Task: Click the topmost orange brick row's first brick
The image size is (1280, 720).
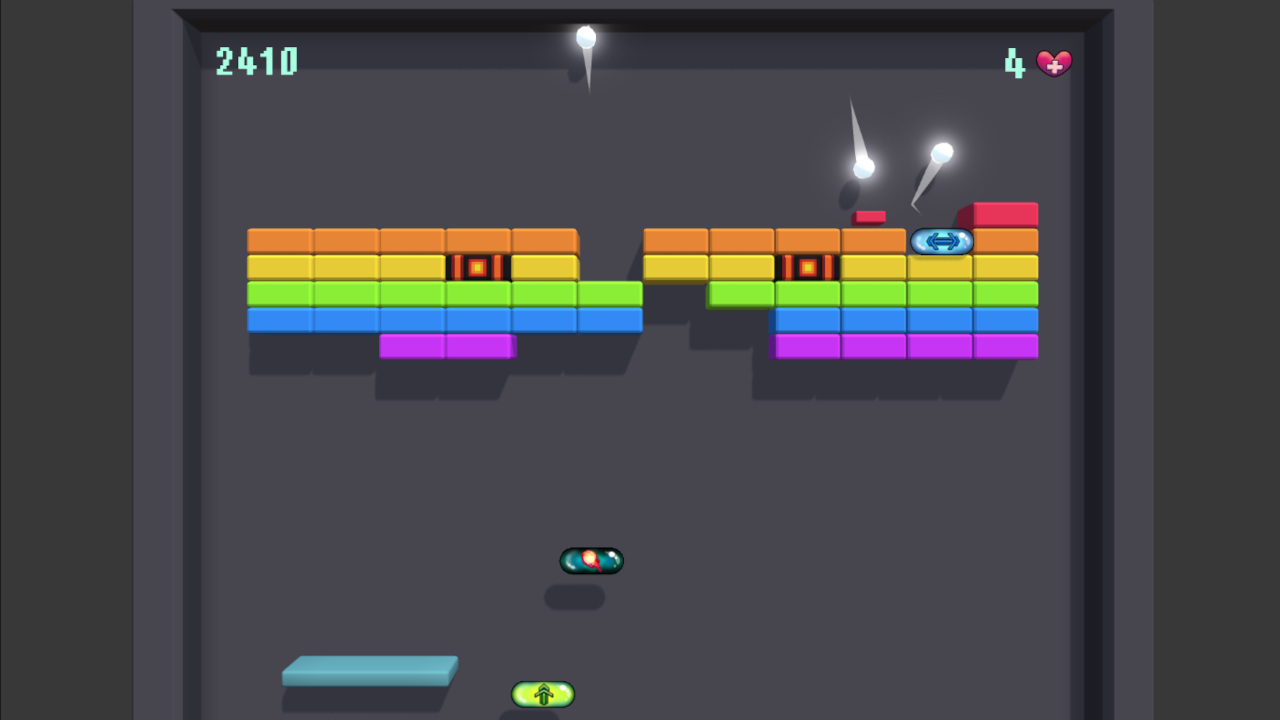Action: point(281,240)
